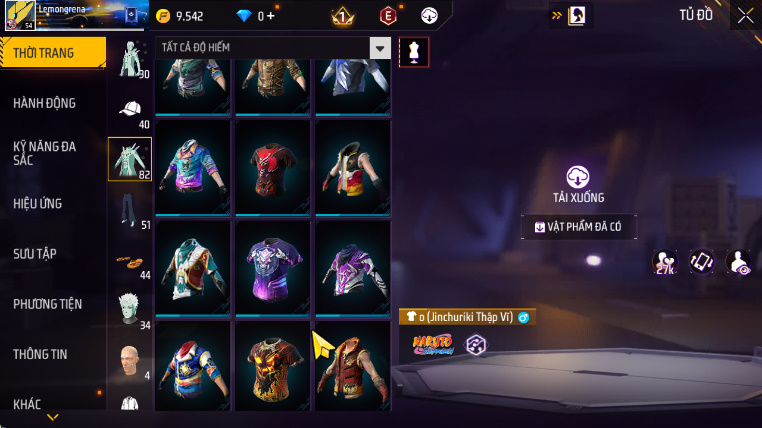This screenshot has width=762, height=428.
Task: Select the red demon face t-shirt
Action: pyautogui.click(x=272, y=165)
